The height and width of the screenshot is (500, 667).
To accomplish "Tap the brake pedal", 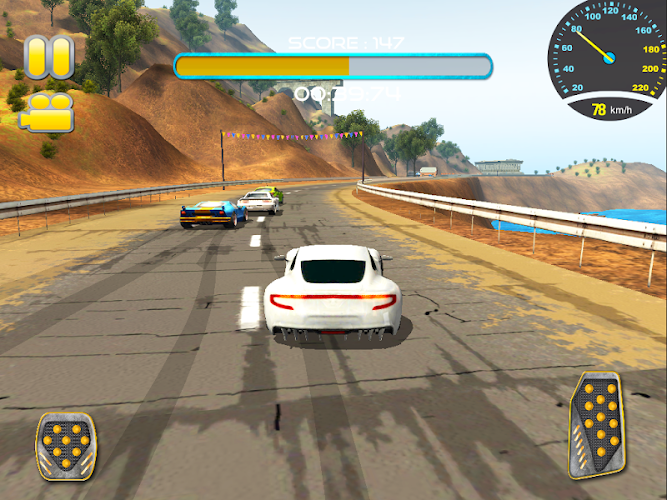I will [66, 445].
